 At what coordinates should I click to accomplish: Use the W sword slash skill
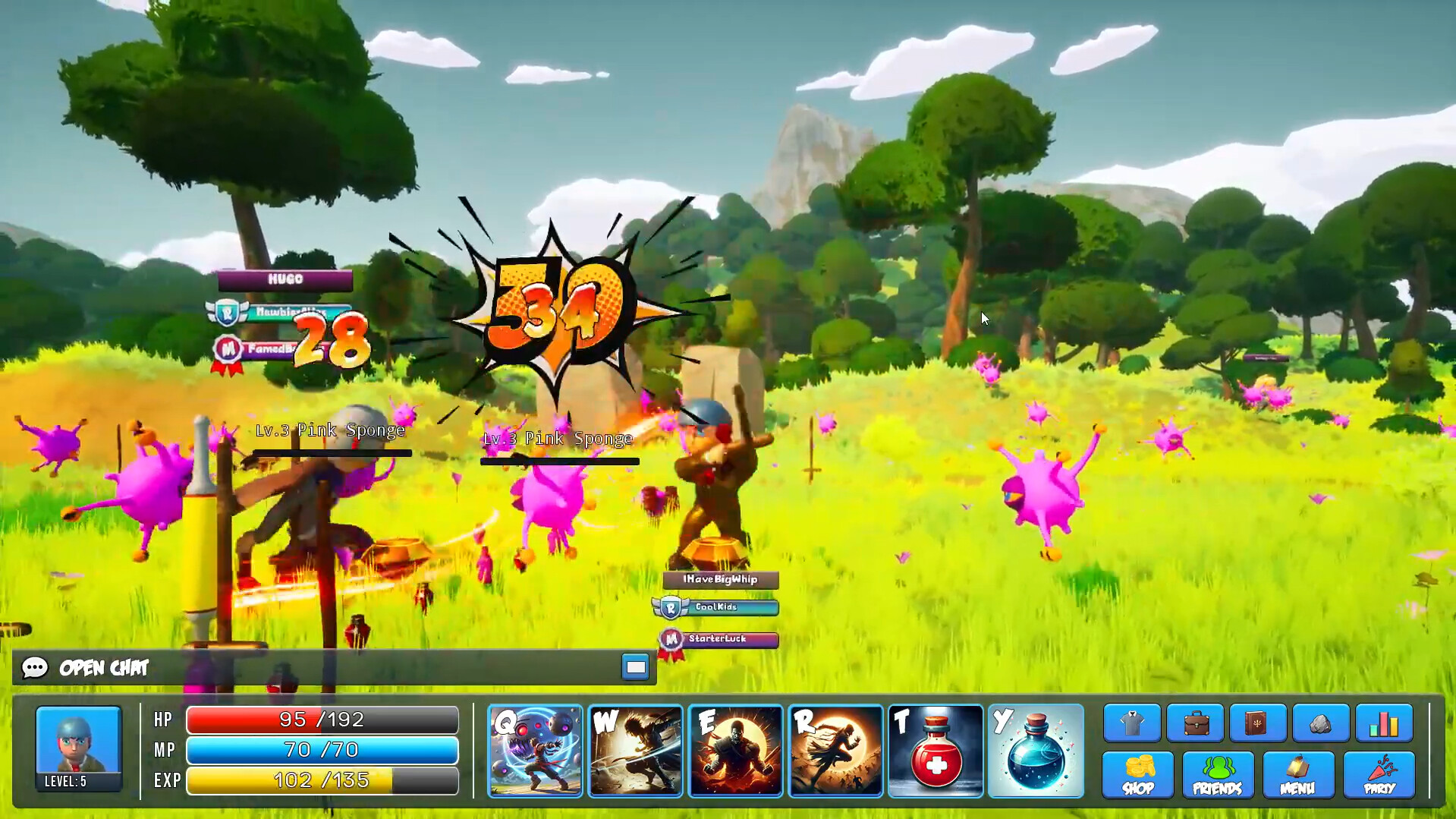[x=635, y=750]
